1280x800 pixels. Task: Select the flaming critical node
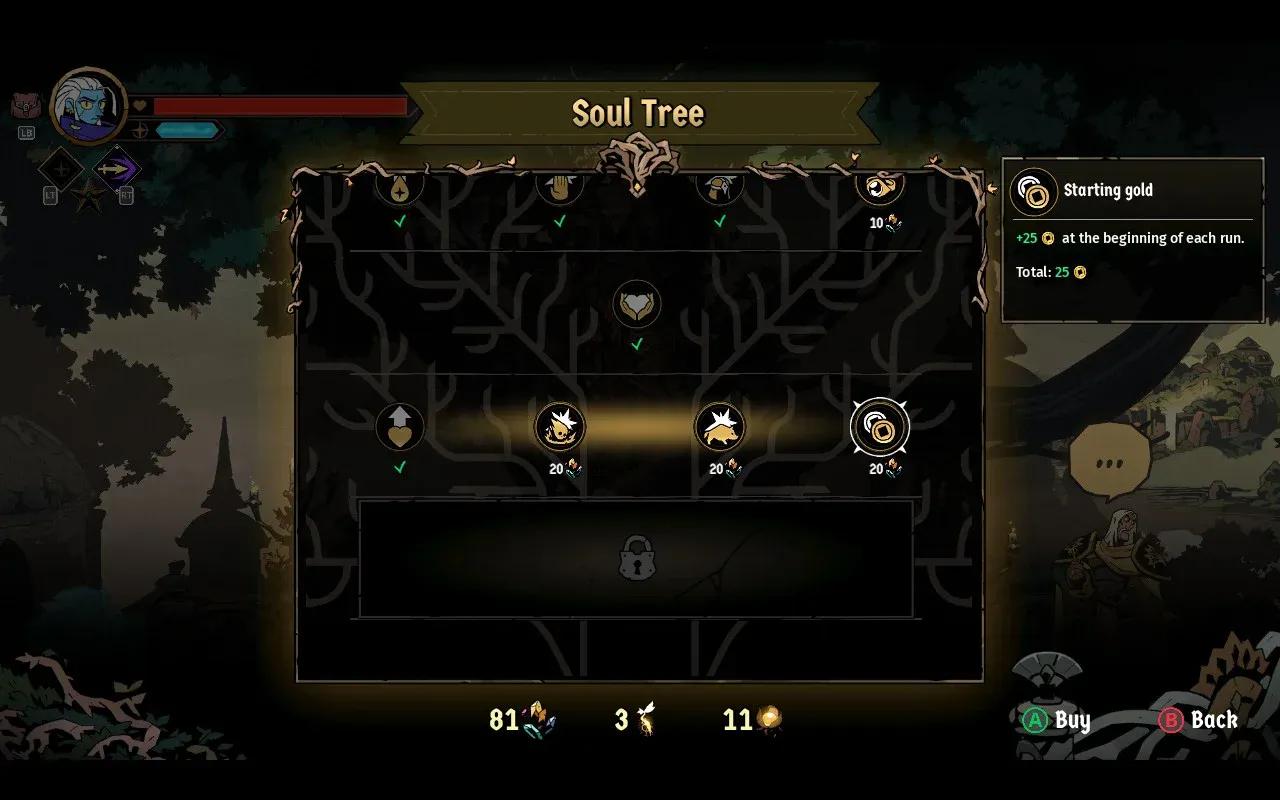pos(560,427)
